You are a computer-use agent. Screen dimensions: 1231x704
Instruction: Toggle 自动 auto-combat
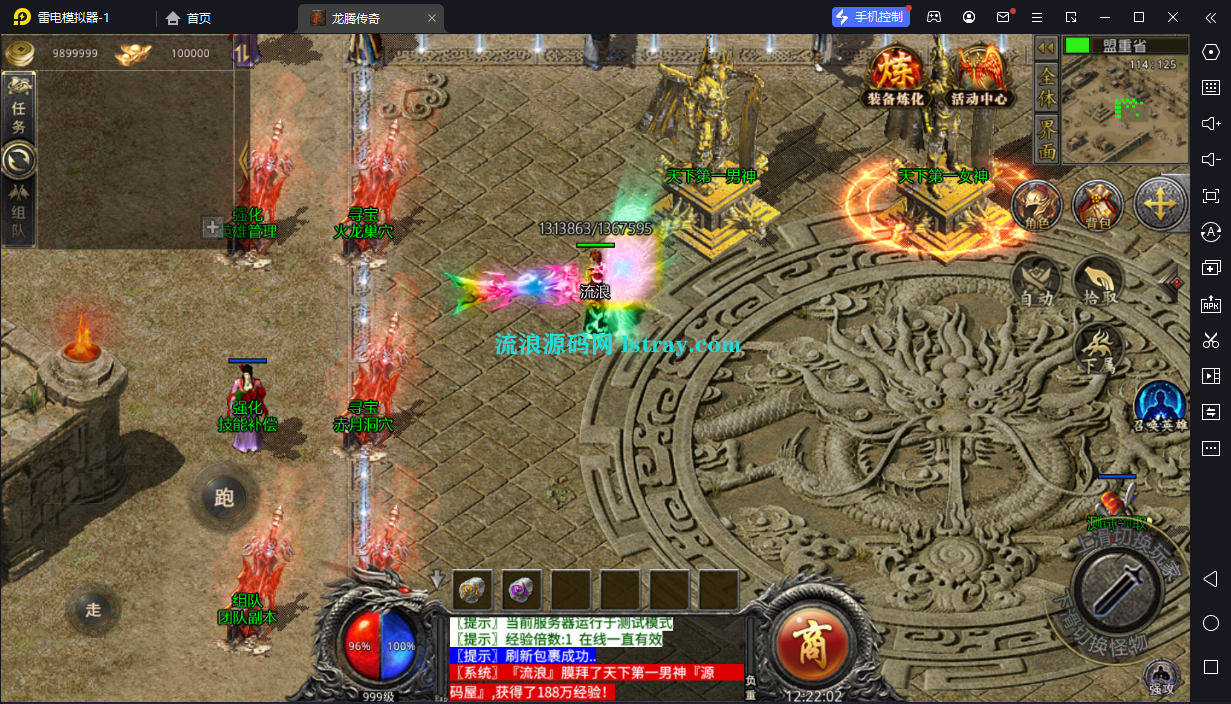click(1036, 281)
